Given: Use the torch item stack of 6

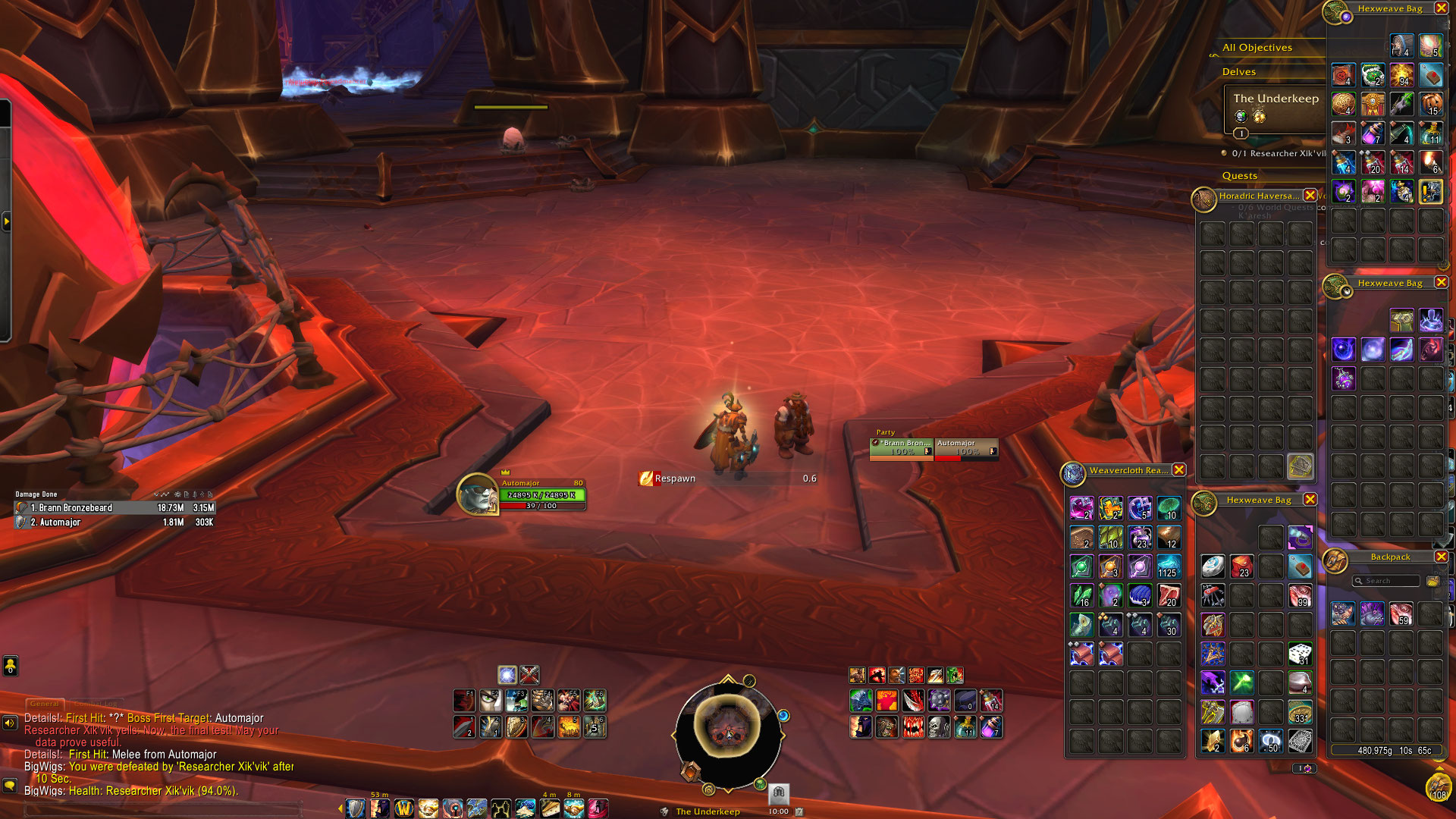Looking at the screenshot, I should click(1431, 162).
